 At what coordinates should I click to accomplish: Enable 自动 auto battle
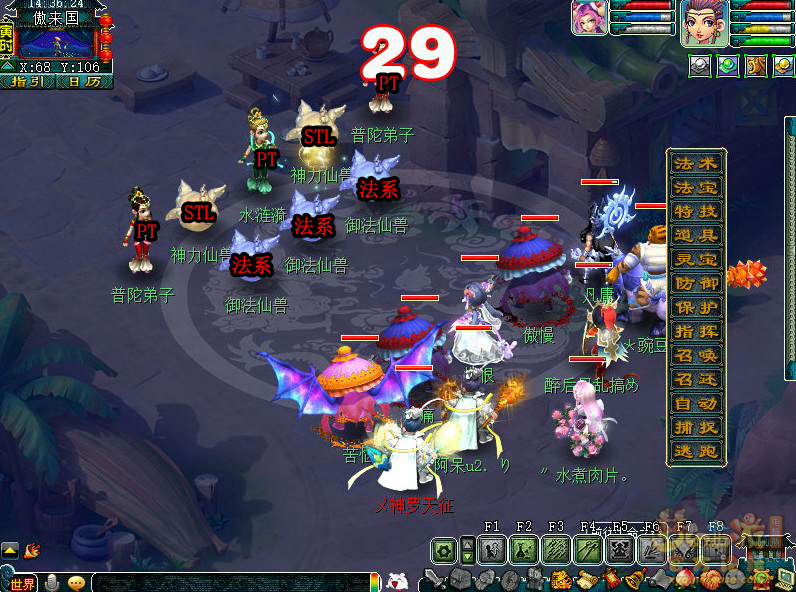point(696,403)
